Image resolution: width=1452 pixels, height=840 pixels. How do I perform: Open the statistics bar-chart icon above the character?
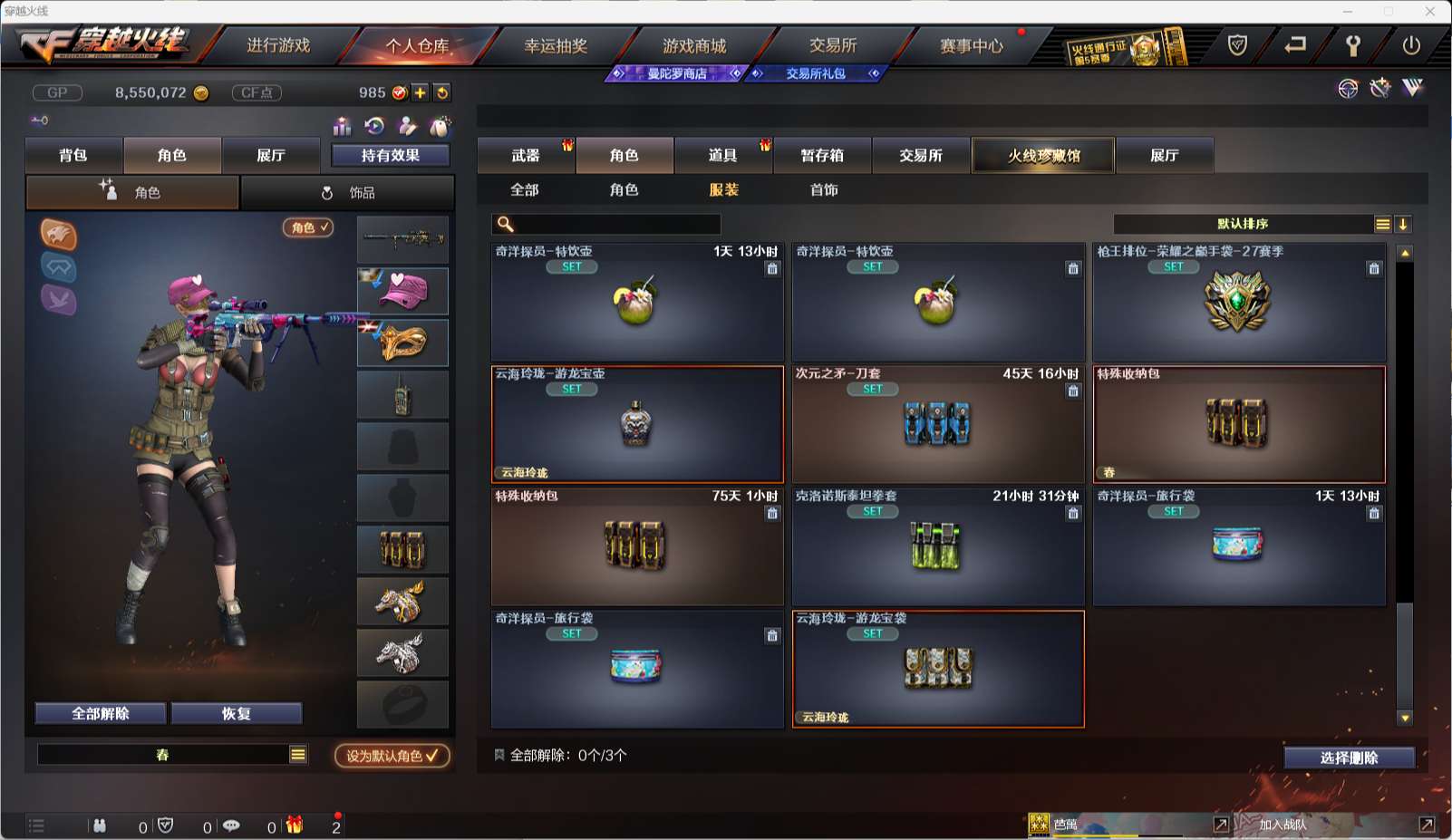(343, 127)
